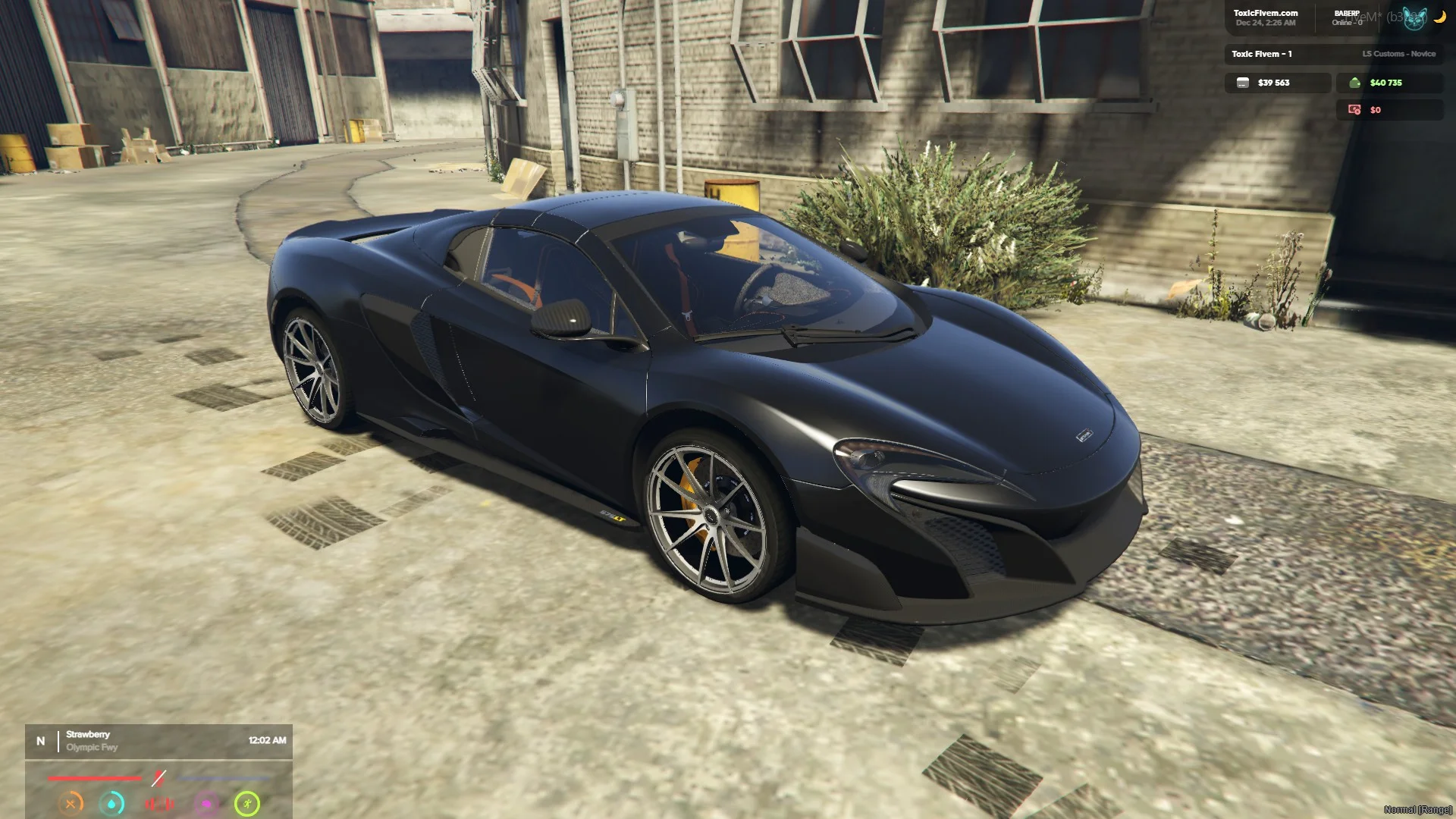Click the green running stamina icon
This screenshot has height=819, width=1456.
tap(247, 803)
